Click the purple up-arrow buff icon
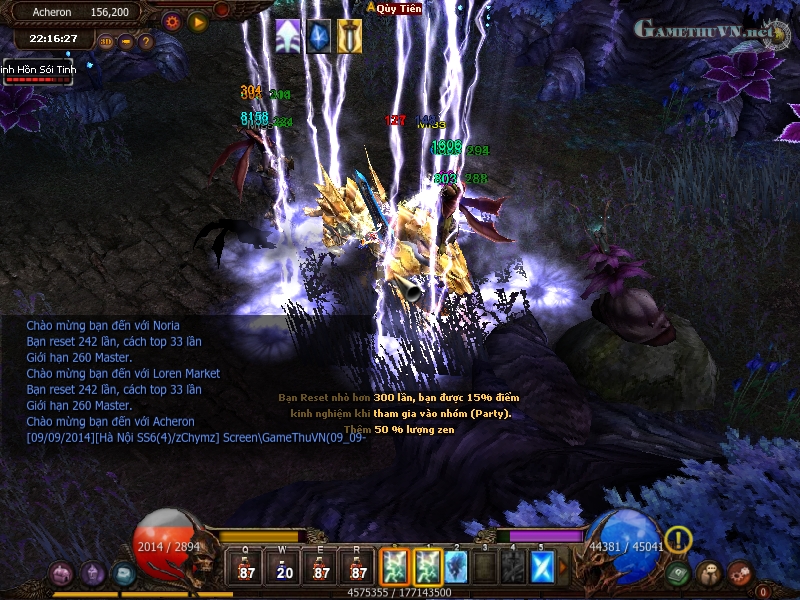The height and width of the screenshot is (600, 800). tap(288, 35)
